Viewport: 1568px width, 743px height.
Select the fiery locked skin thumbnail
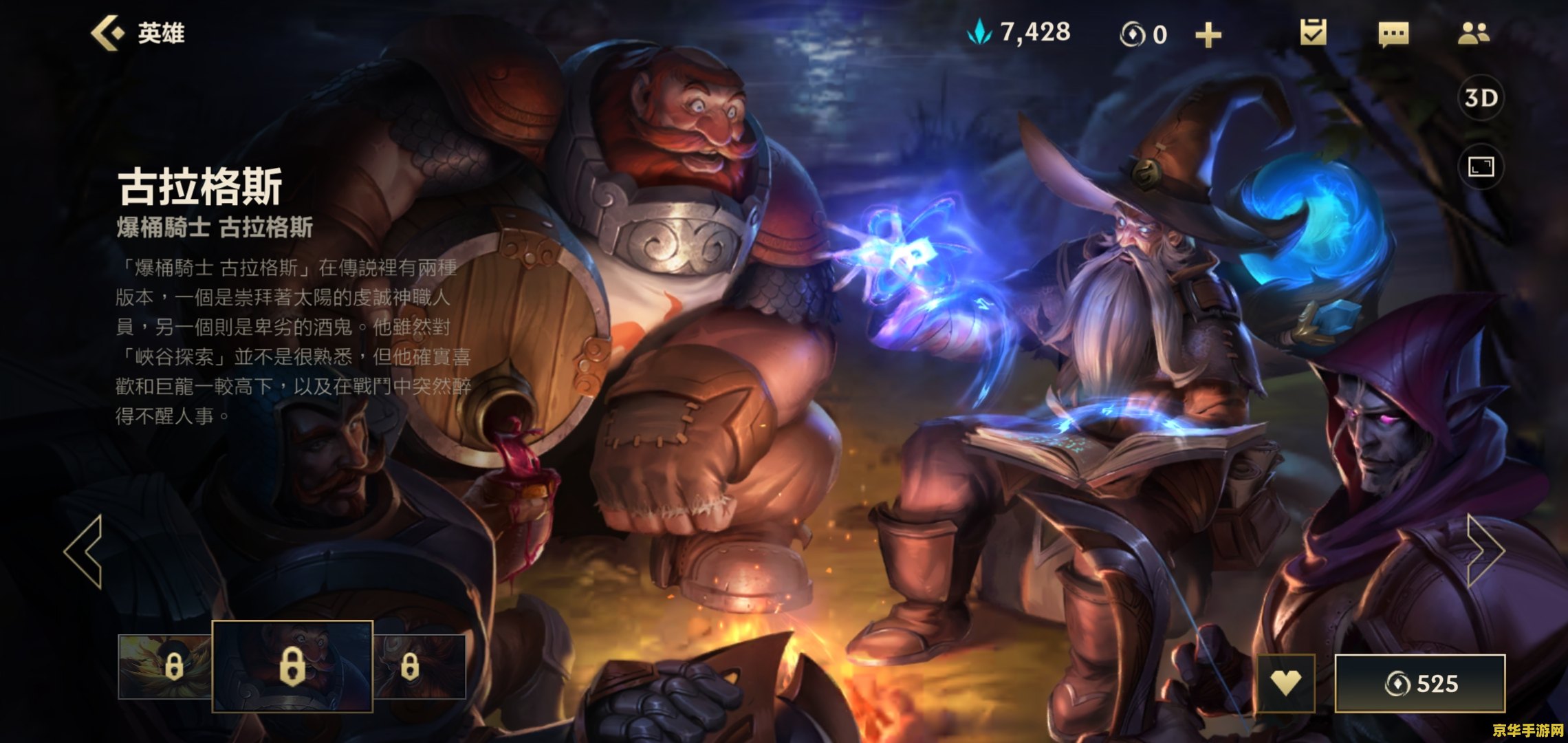165,666
